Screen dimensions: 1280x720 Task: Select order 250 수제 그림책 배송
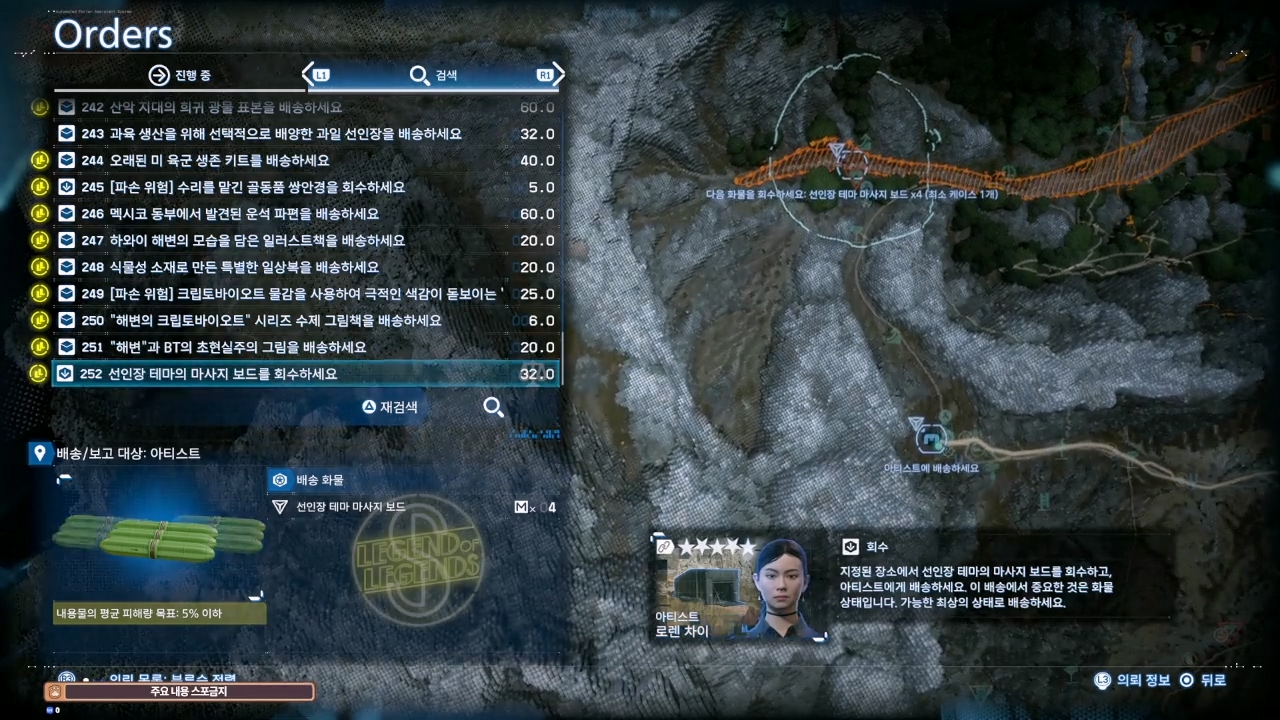(261, 320)
